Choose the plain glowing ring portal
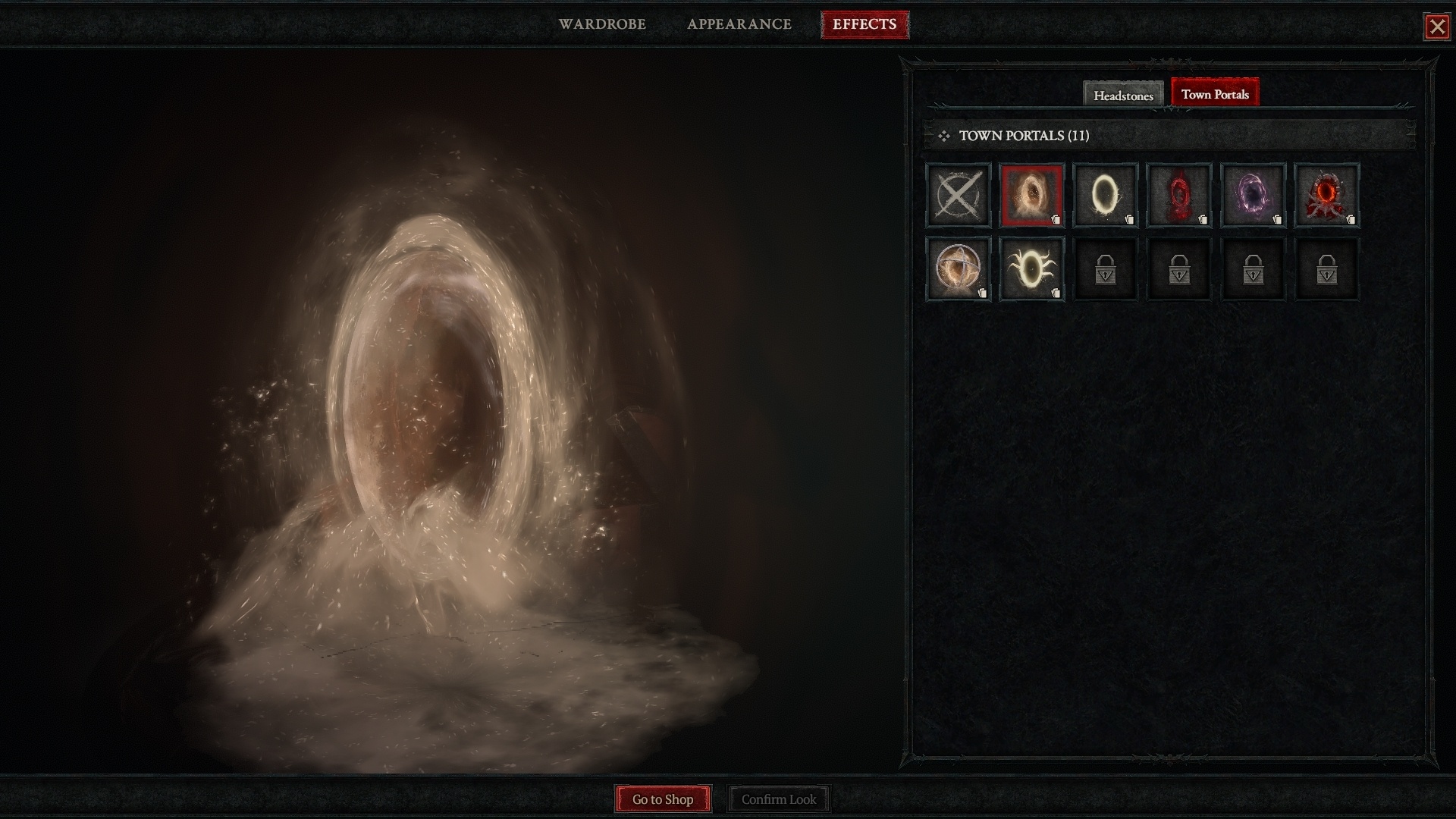This screenshot has width=1456, height=819. click(1105, 195)
